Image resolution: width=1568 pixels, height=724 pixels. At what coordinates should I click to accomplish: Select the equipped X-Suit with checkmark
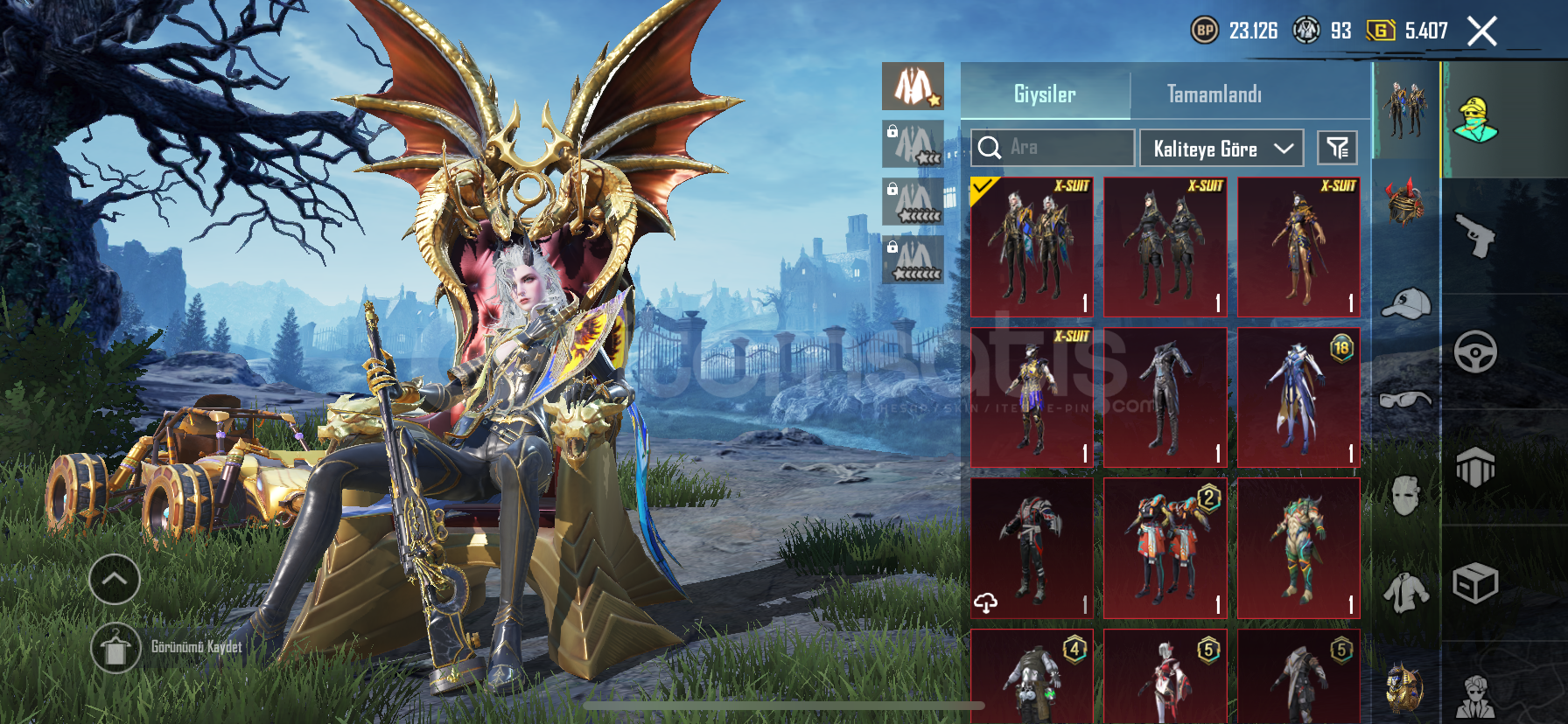tap(1032, 247)
